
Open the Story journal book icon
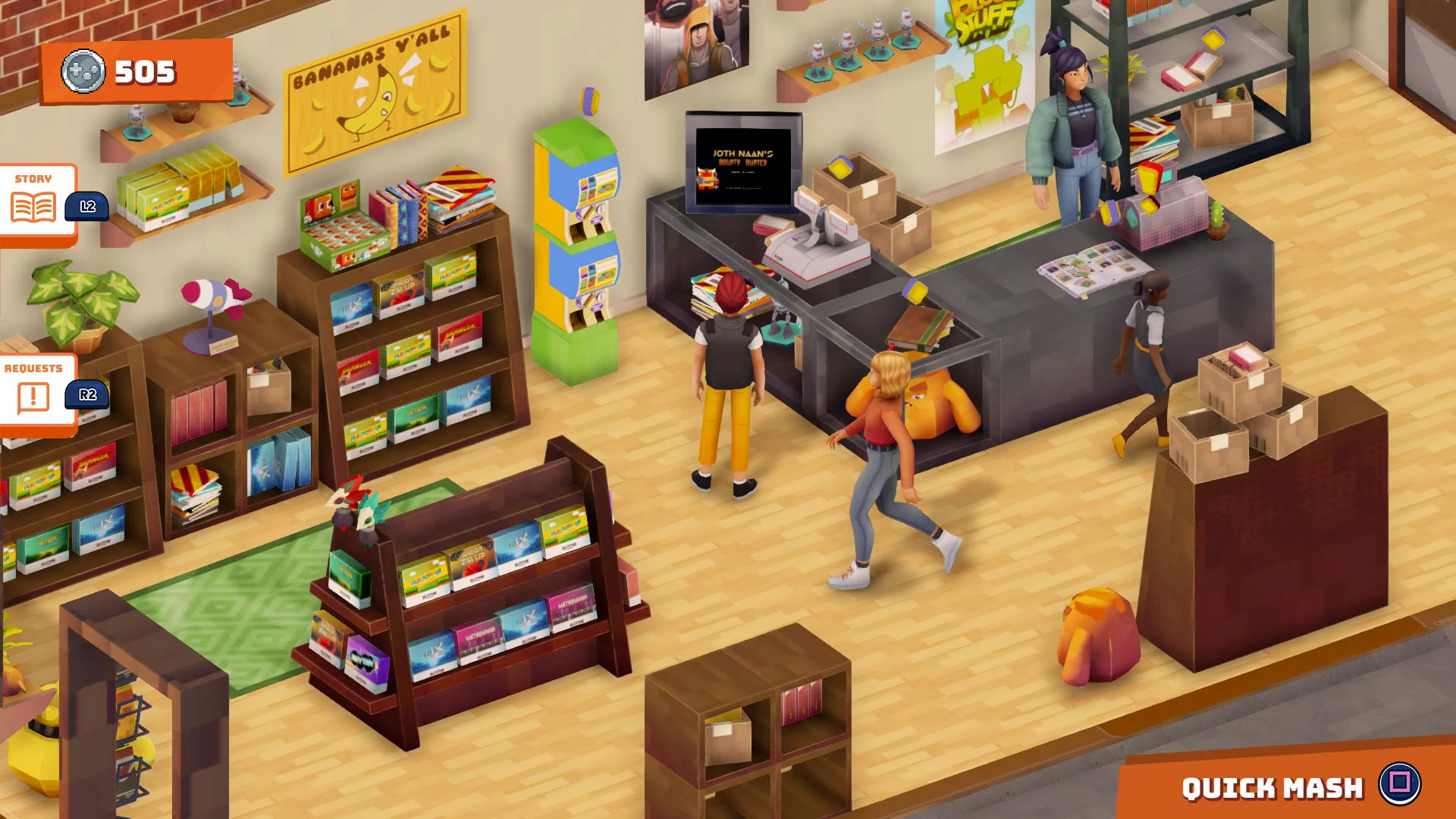(x=33, y=205)
